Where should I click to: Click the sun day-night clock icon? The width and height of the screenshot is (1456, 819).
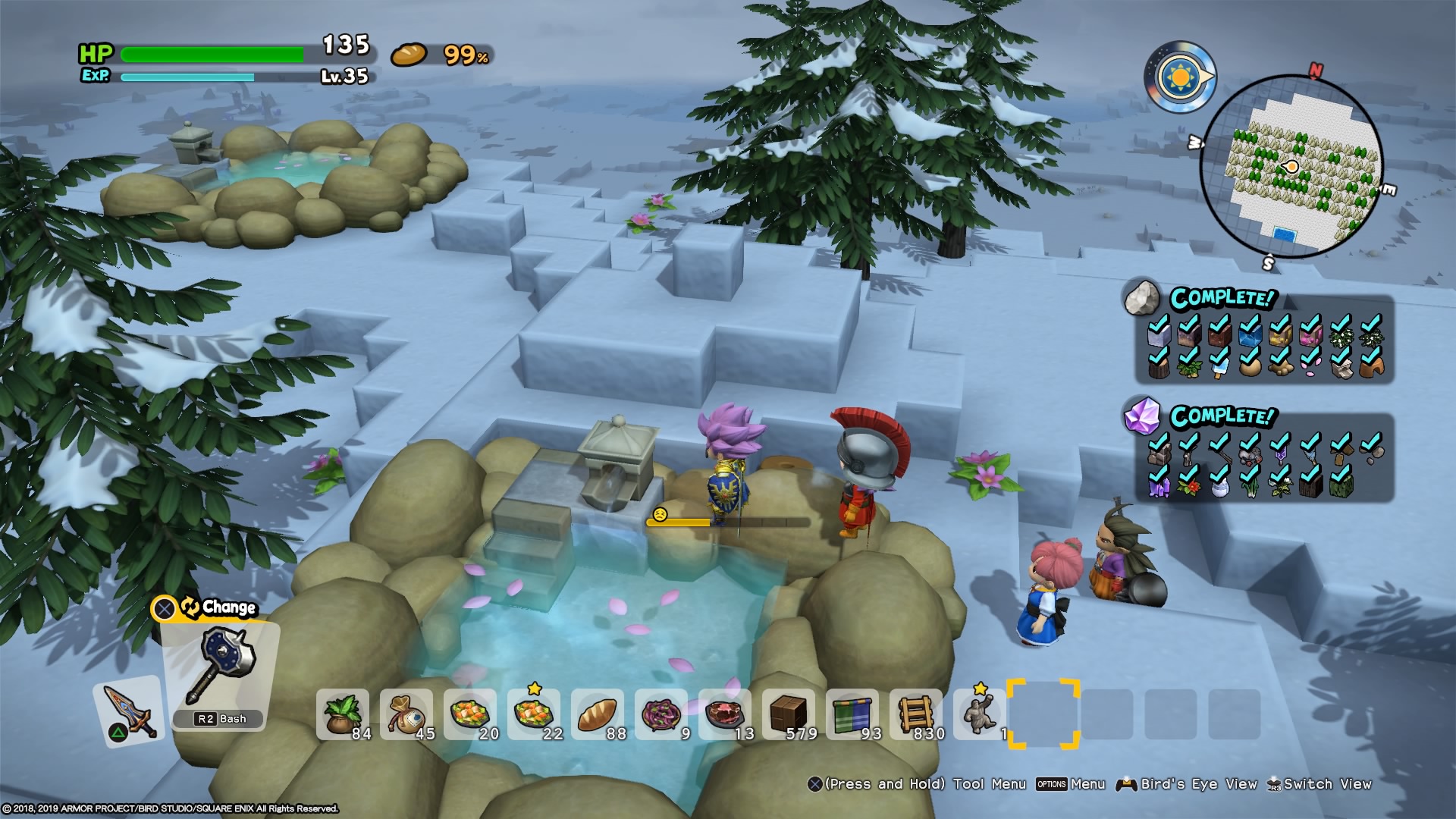point(1179,77)
